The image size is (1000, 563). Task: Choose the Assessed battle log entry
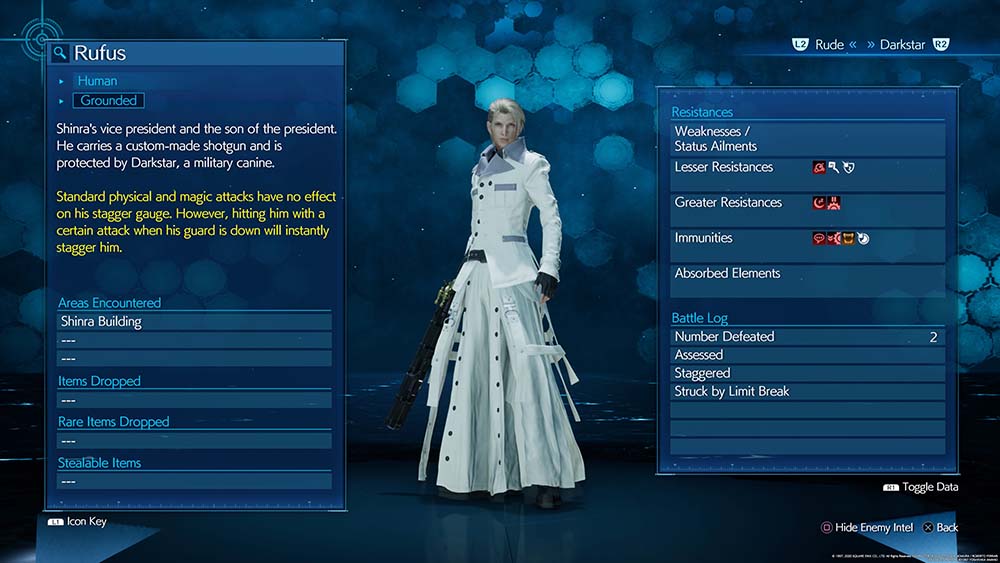[806, 355]
